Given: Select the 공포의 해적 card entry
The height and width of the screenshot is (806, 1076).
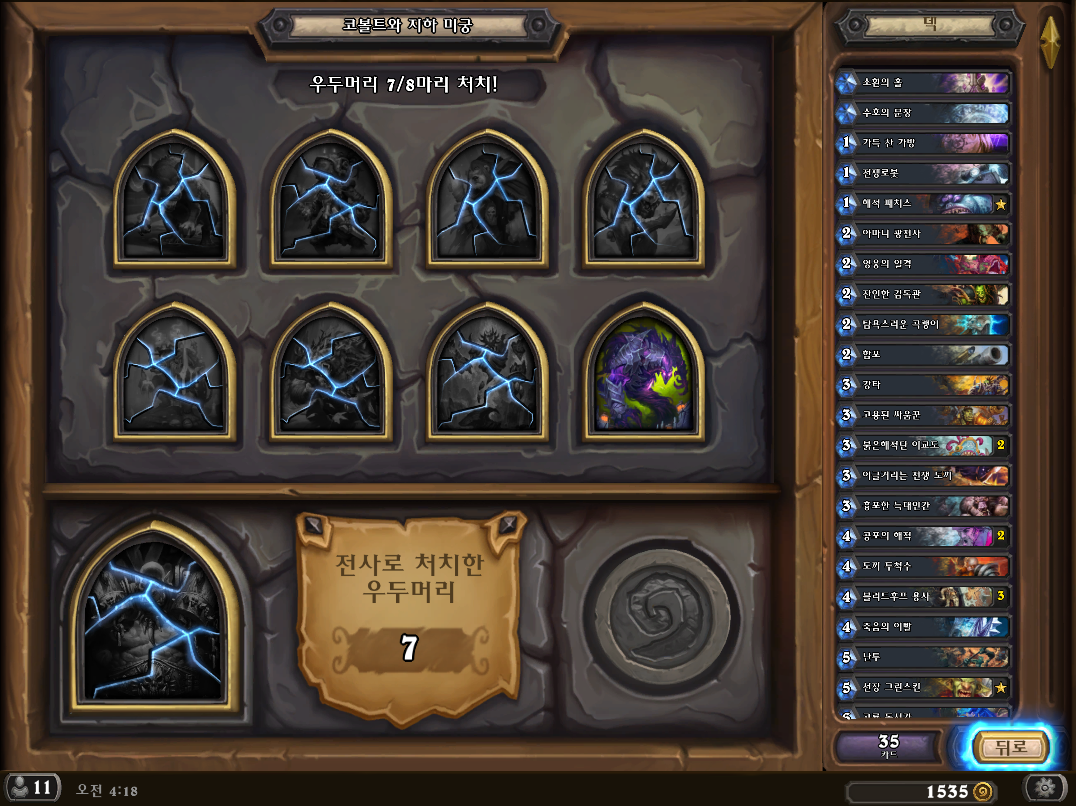Looking at the screenshot, I should click(x=922, y=536).
